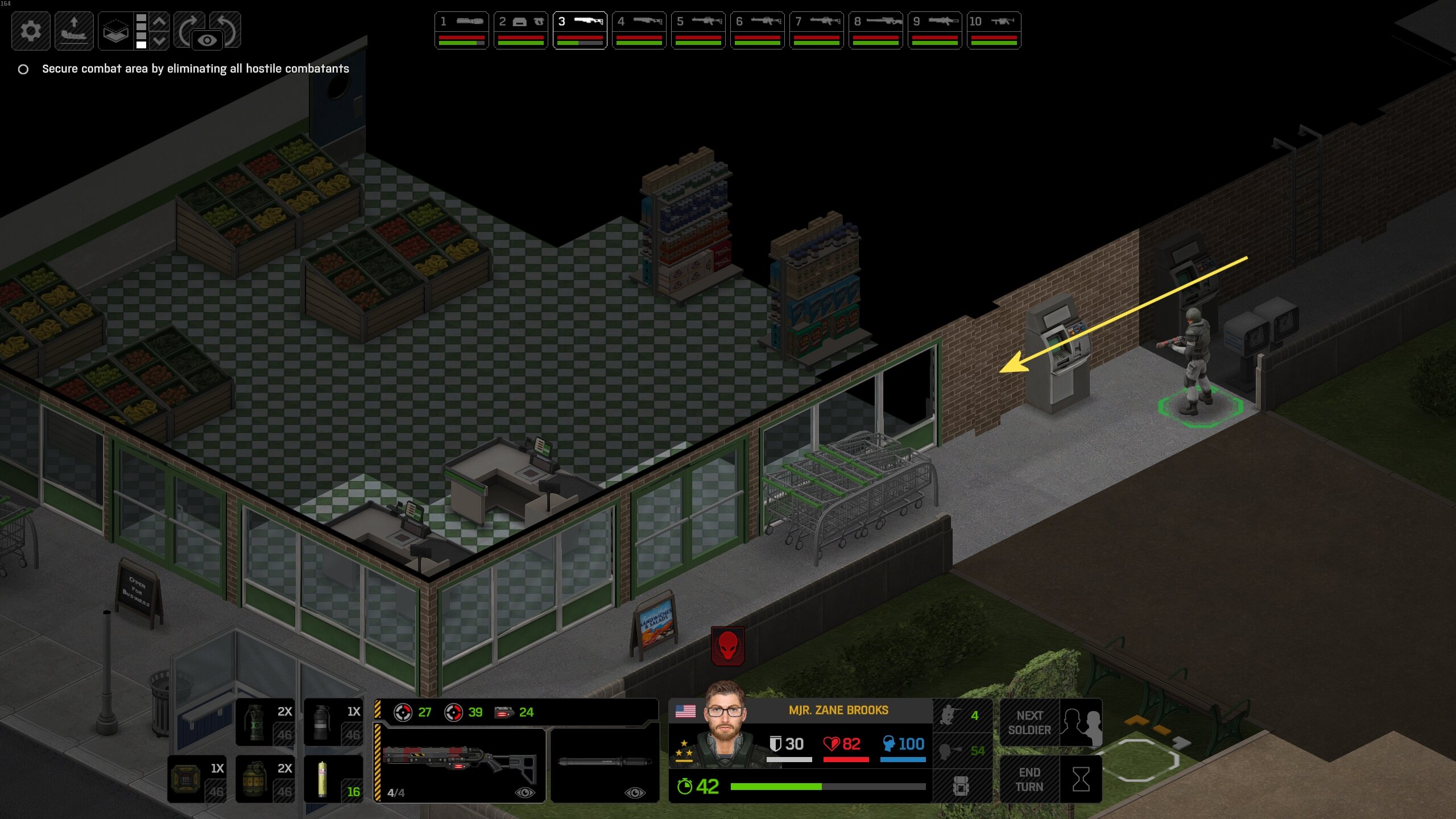Toggle roof visibility layer icon
1456x819 pixels.
tap(115, 31)
